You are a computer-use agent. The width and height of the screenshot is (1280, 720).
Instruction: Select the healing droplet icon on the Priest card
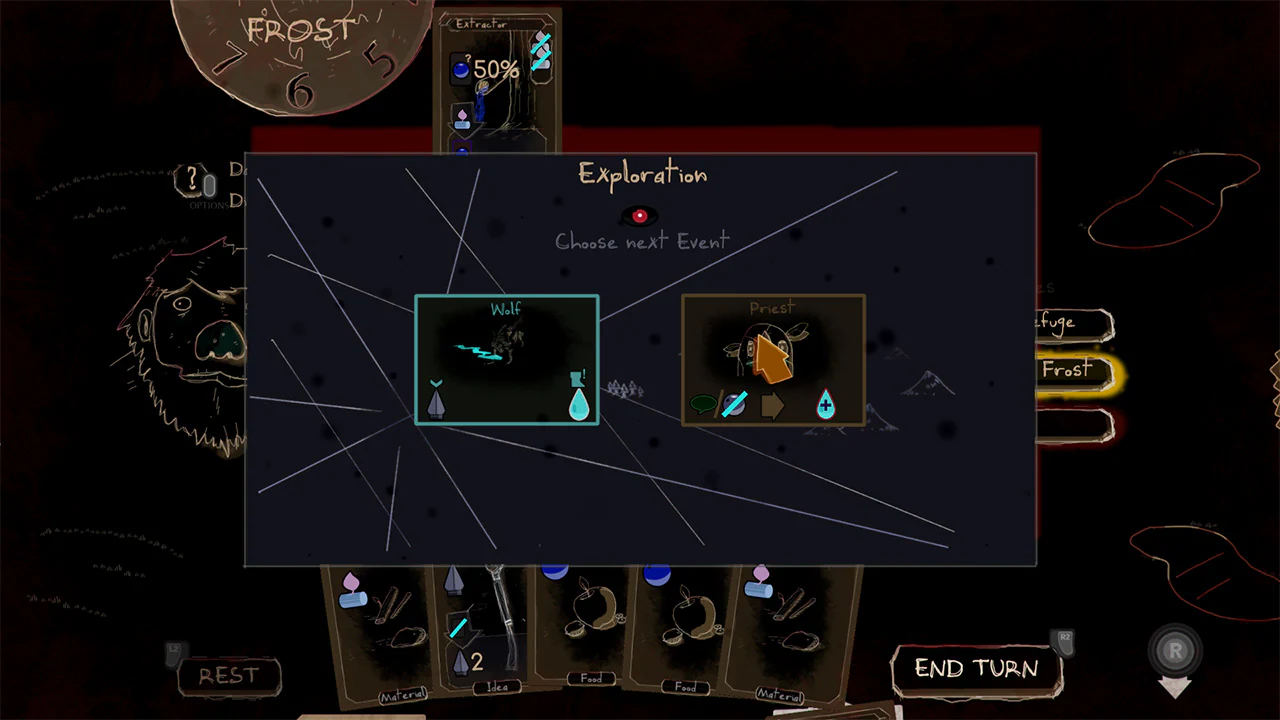coord(826,404)
